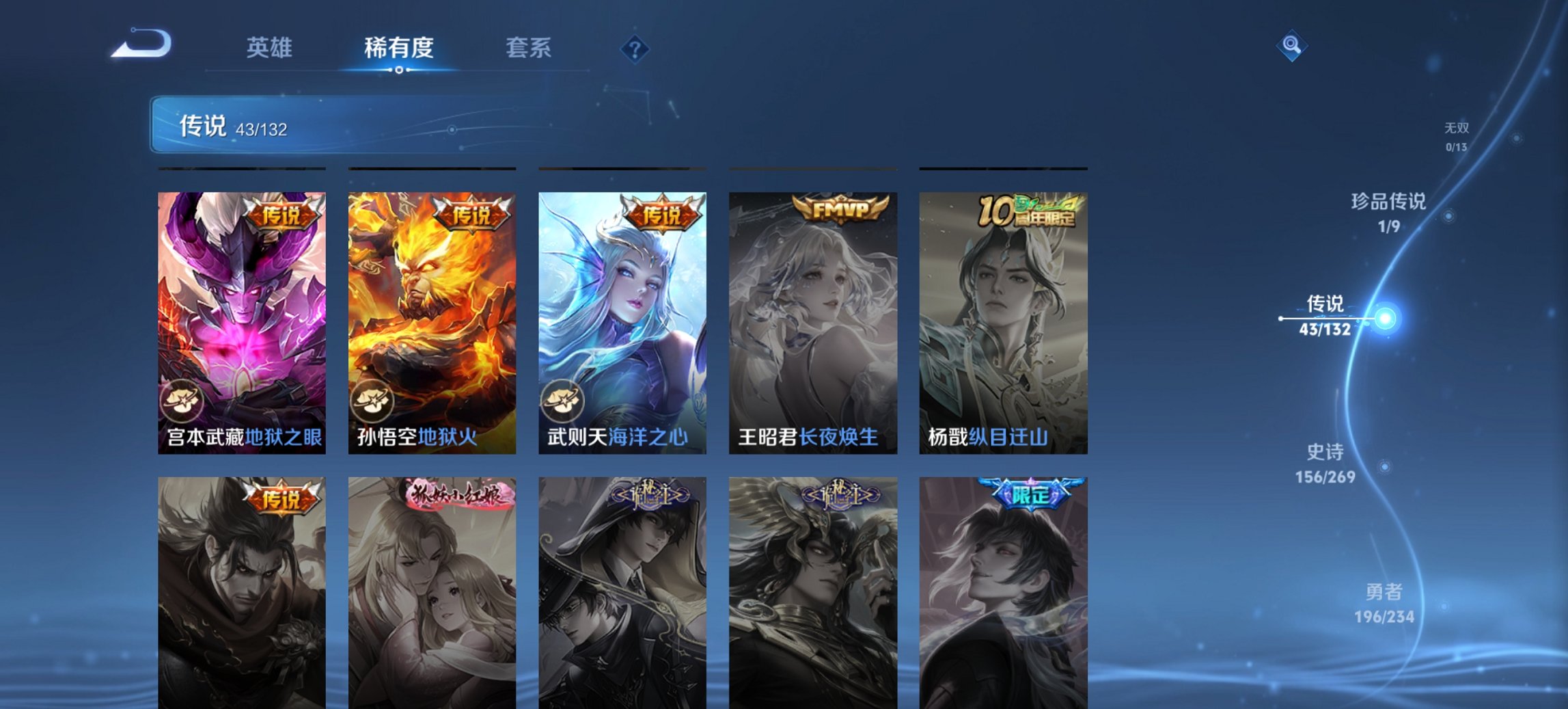Click the help question mark icon
1568x709 pixels.
tap(635, 49)
